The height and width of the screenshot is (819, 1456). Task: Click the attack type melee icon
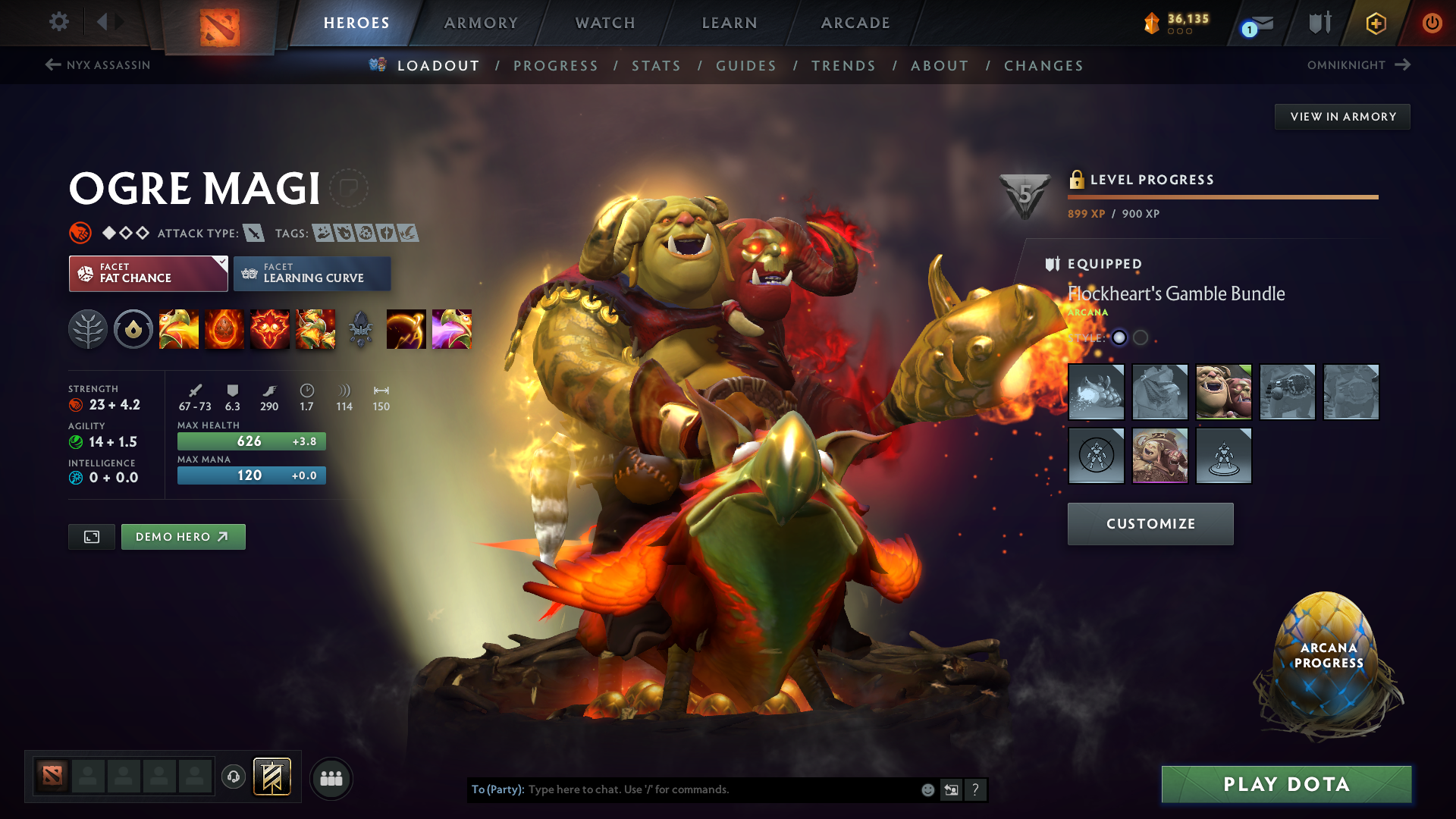[x=254, y=233]
